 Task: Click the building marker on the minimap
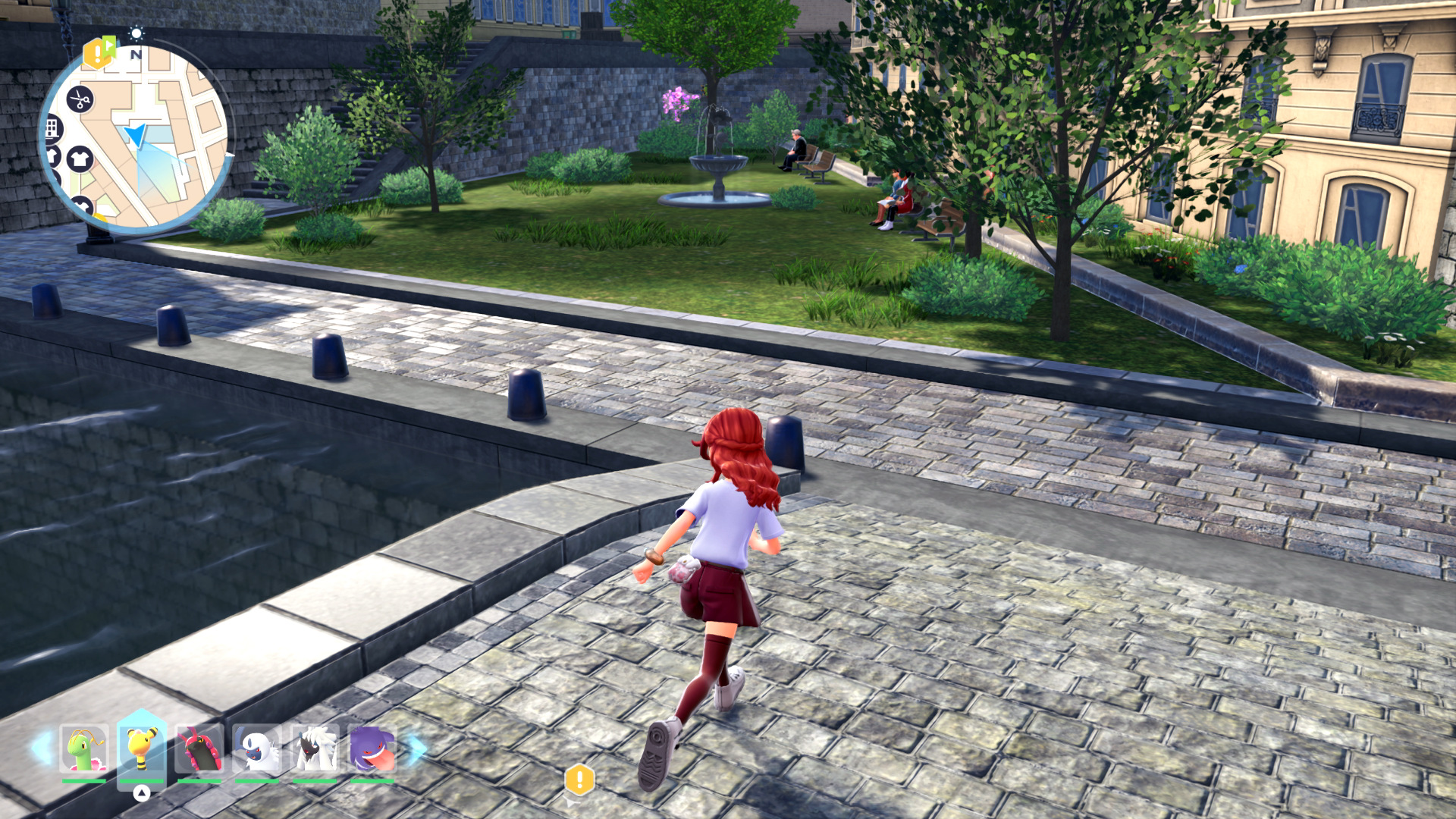pyautogui.click(x=52, y=127)
